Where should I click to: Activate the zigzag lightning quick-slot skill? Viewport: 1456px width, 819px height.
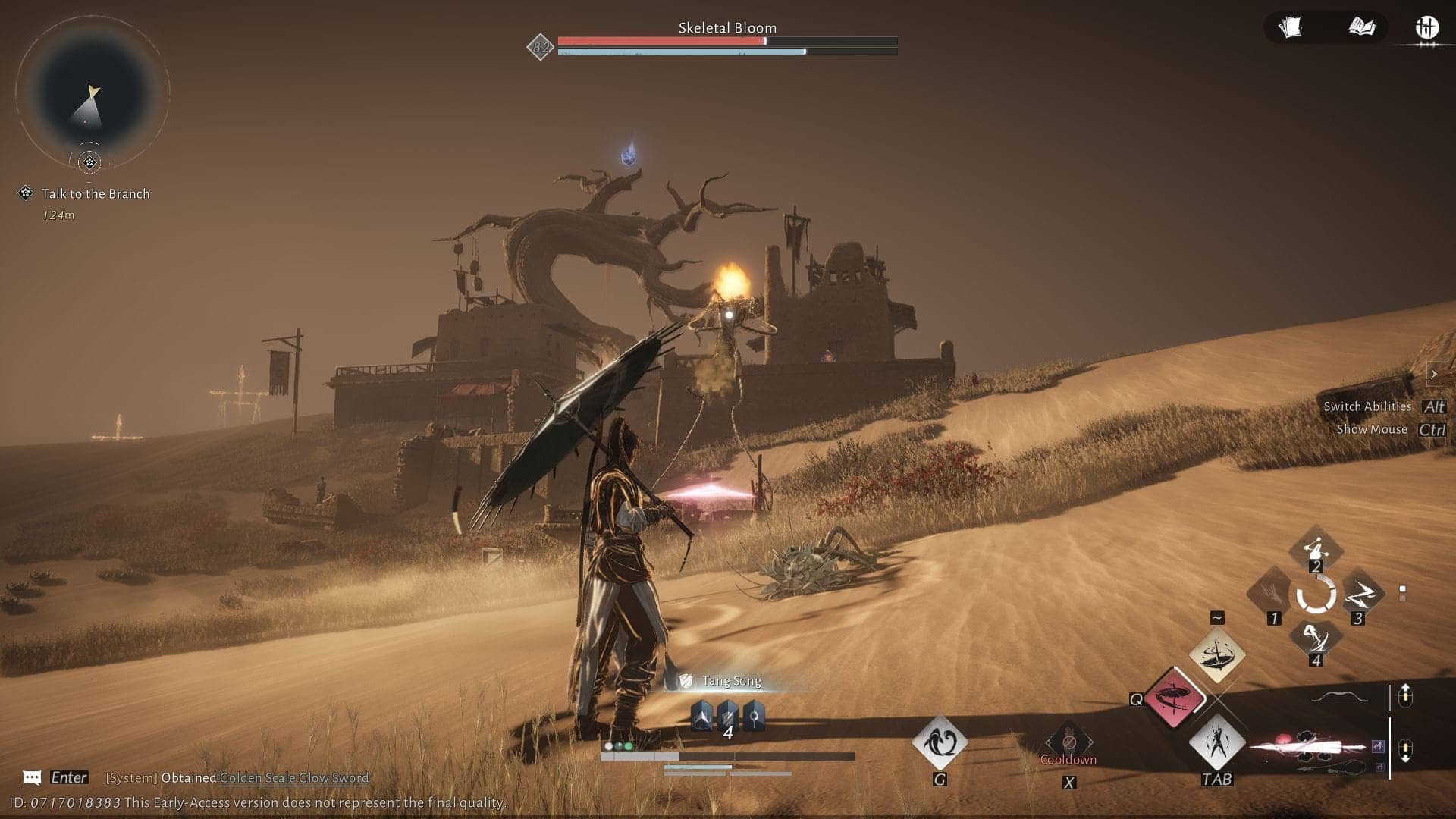point(1360,595)
